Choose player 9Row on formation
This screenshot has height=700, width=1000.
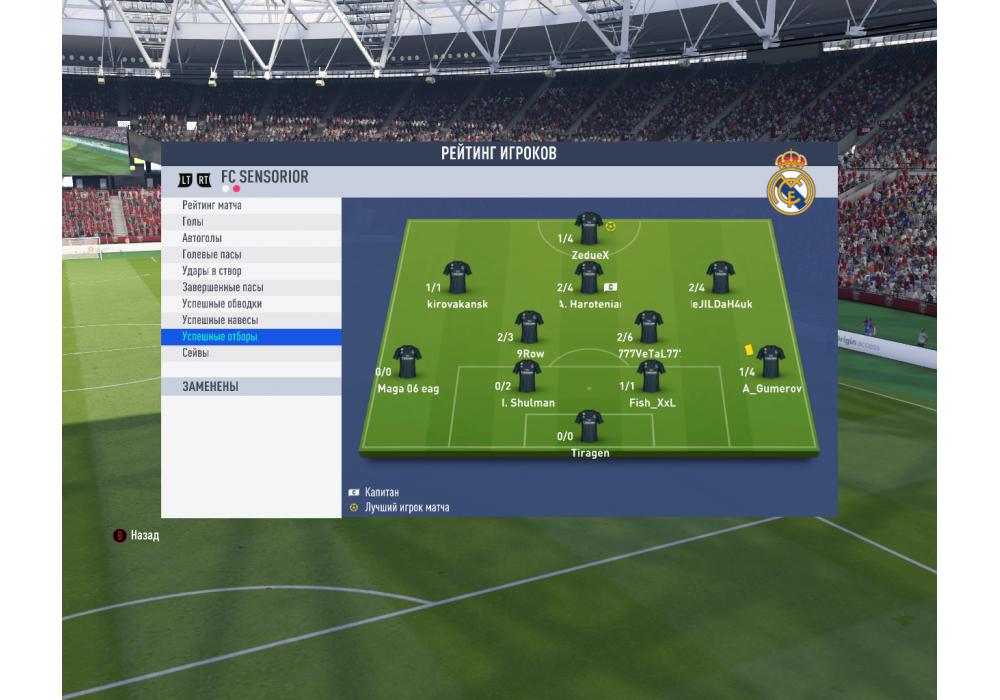click(x=529, y=326)
